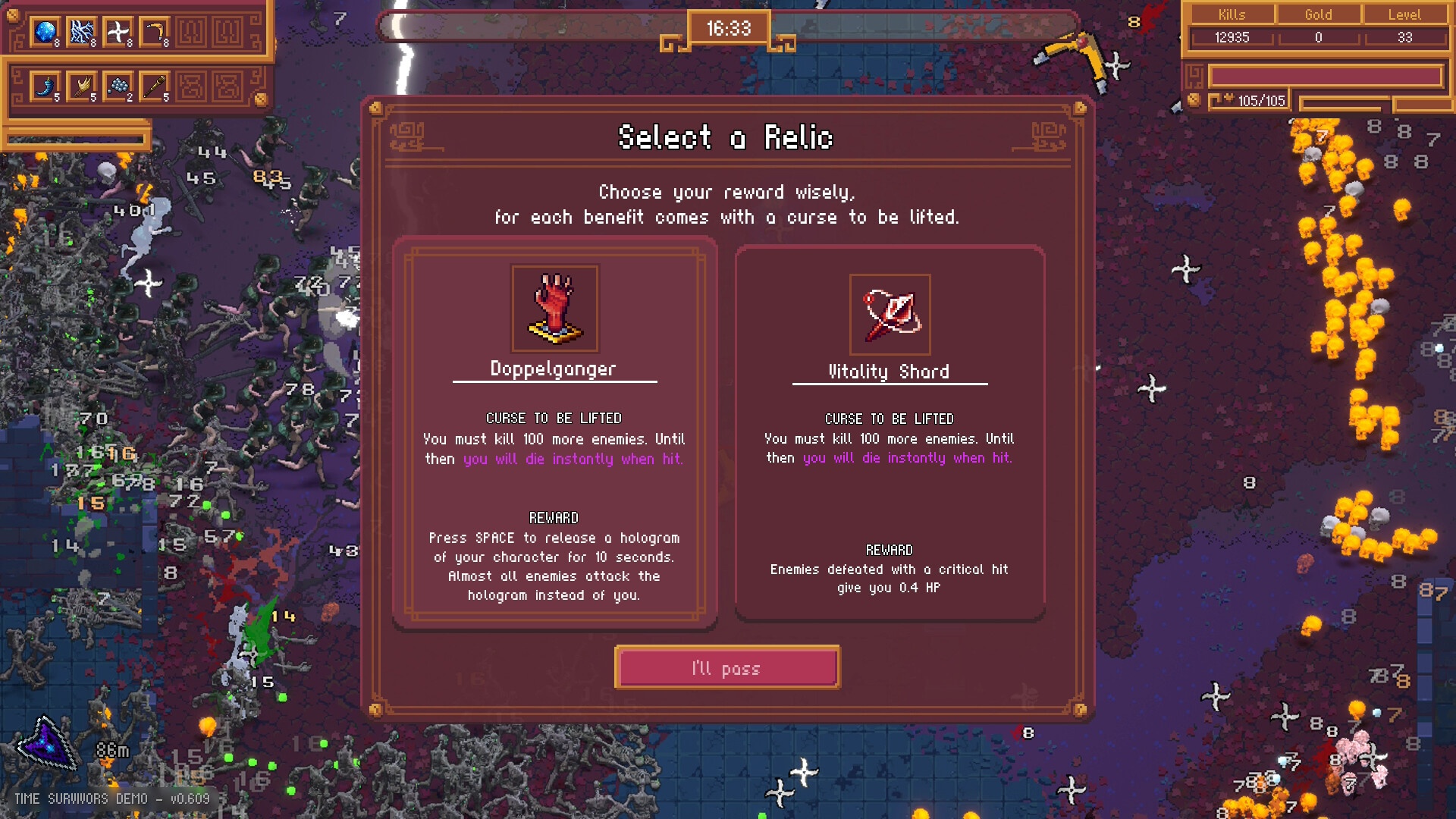Screen dimensions: 1456x819
Task: Select the blue horn passive item
Action: pos(45,86)
